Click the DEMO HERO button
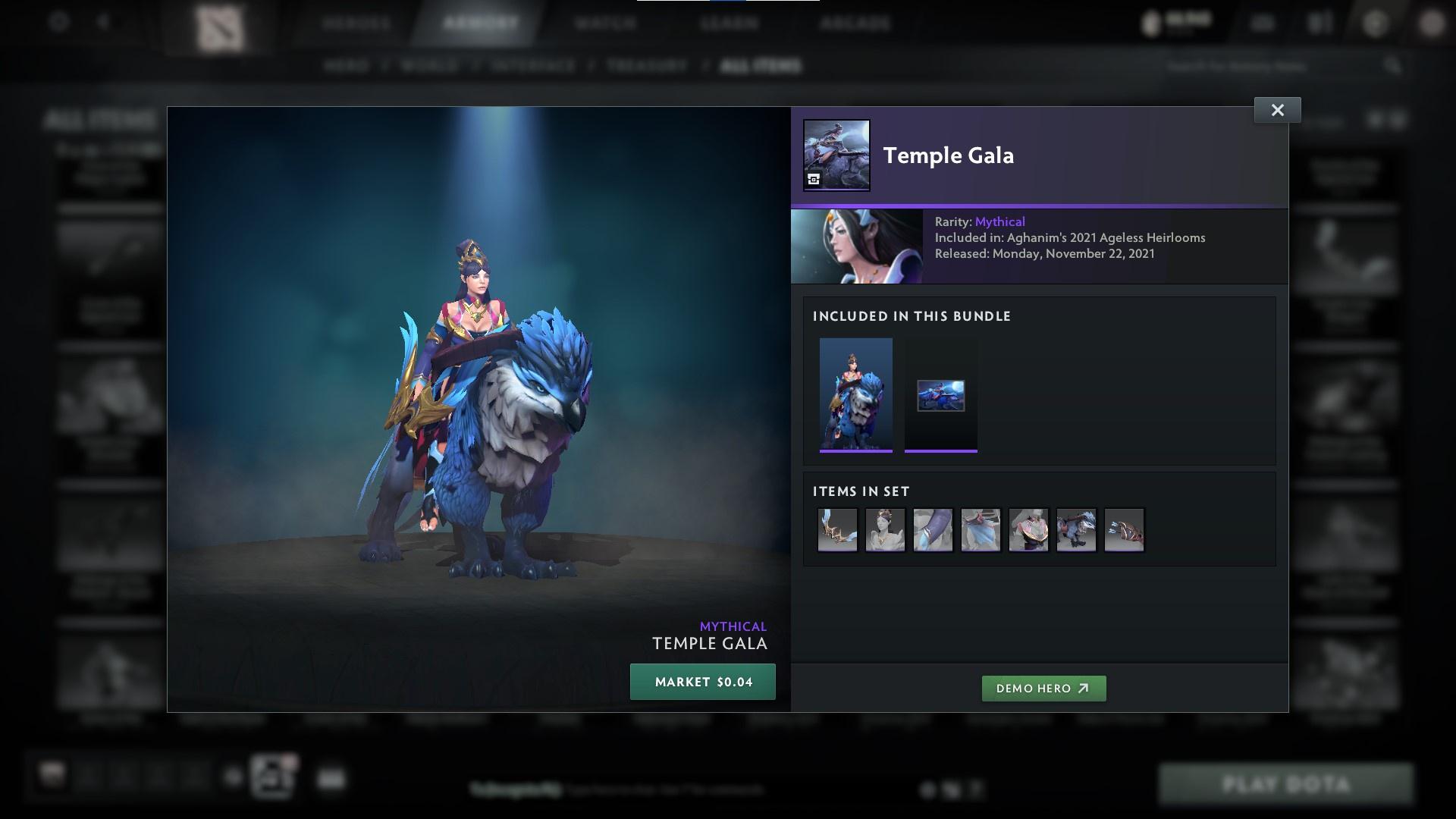This screenshot has height=819, width=1456. pyautogui.click(x=1043, y=689)
